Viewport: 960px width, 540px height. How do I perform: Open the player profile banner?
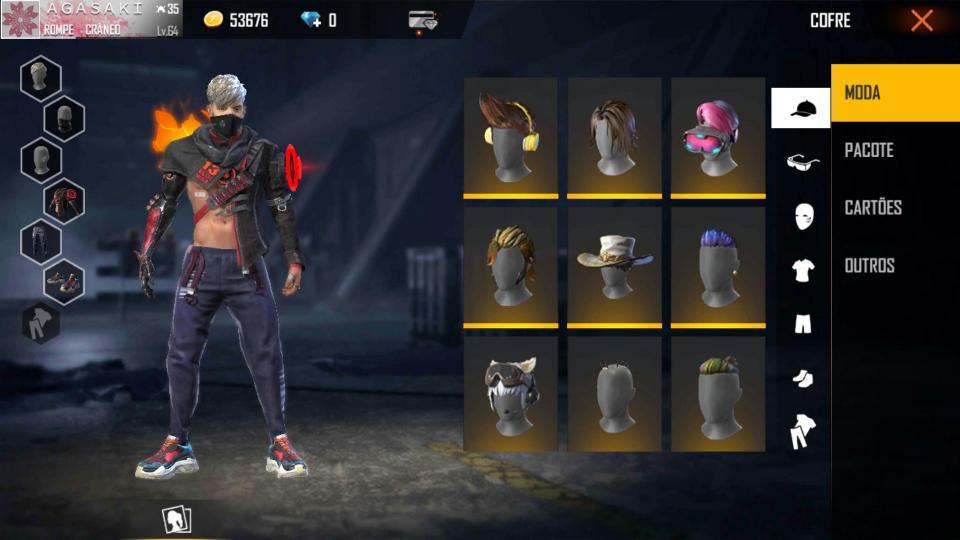(x=91, y=19)
